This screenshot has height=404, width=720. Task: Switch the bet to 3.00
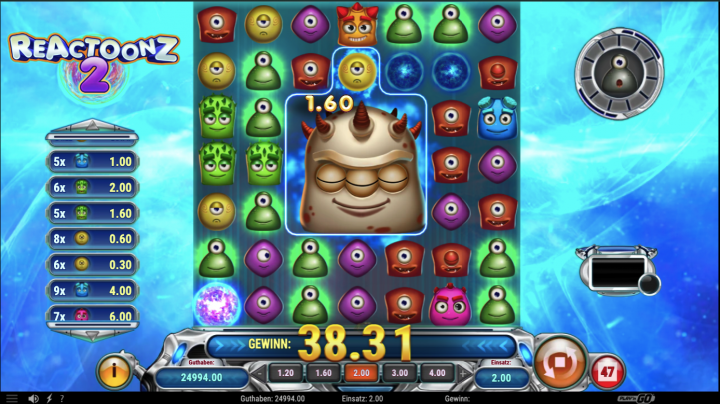[x=397, y=375]
